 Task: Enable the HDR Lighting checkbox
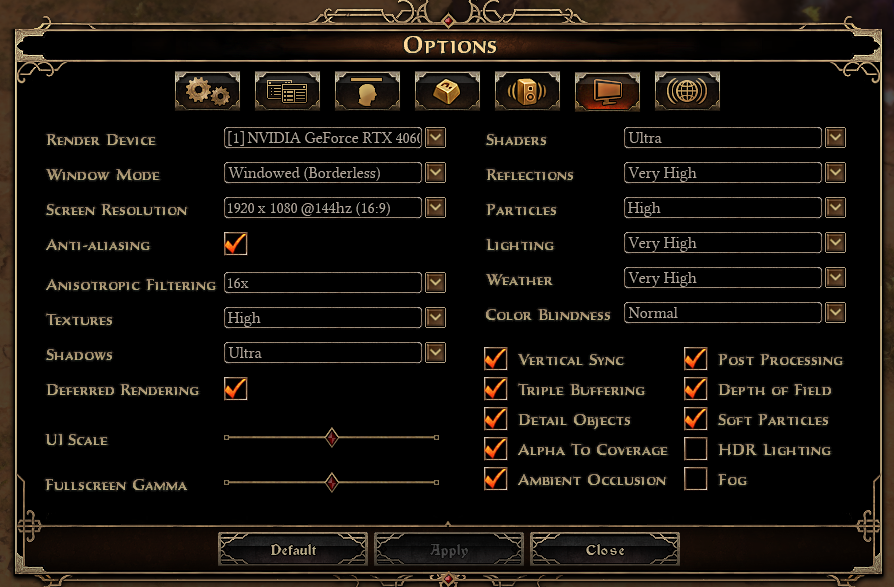[696, 449]
